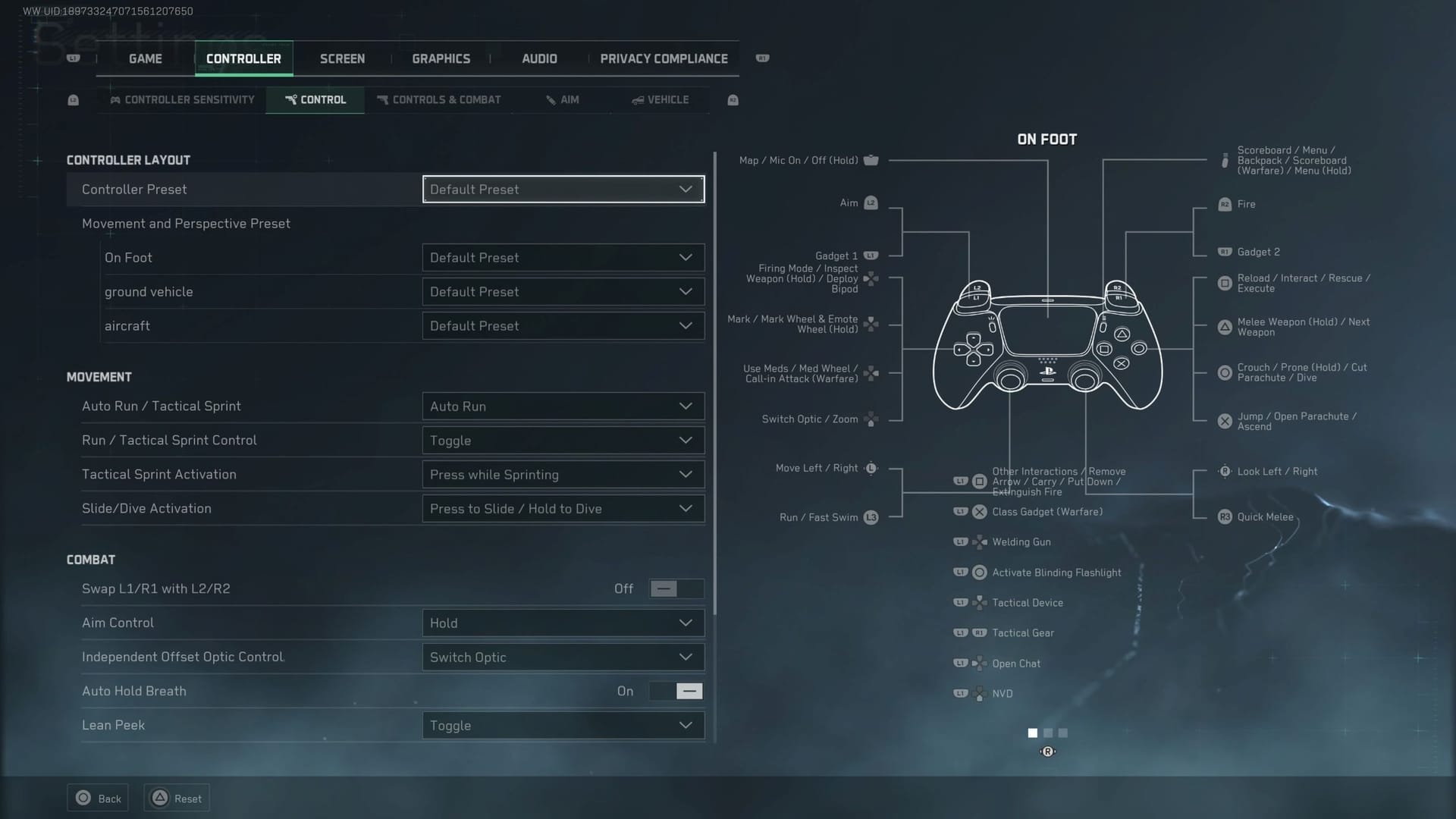Viewport: 1456px width, 819px height.
Task: Change the Lean Peek Toggle dropdown
Action: pyautogui.click(x=562, y=725)
